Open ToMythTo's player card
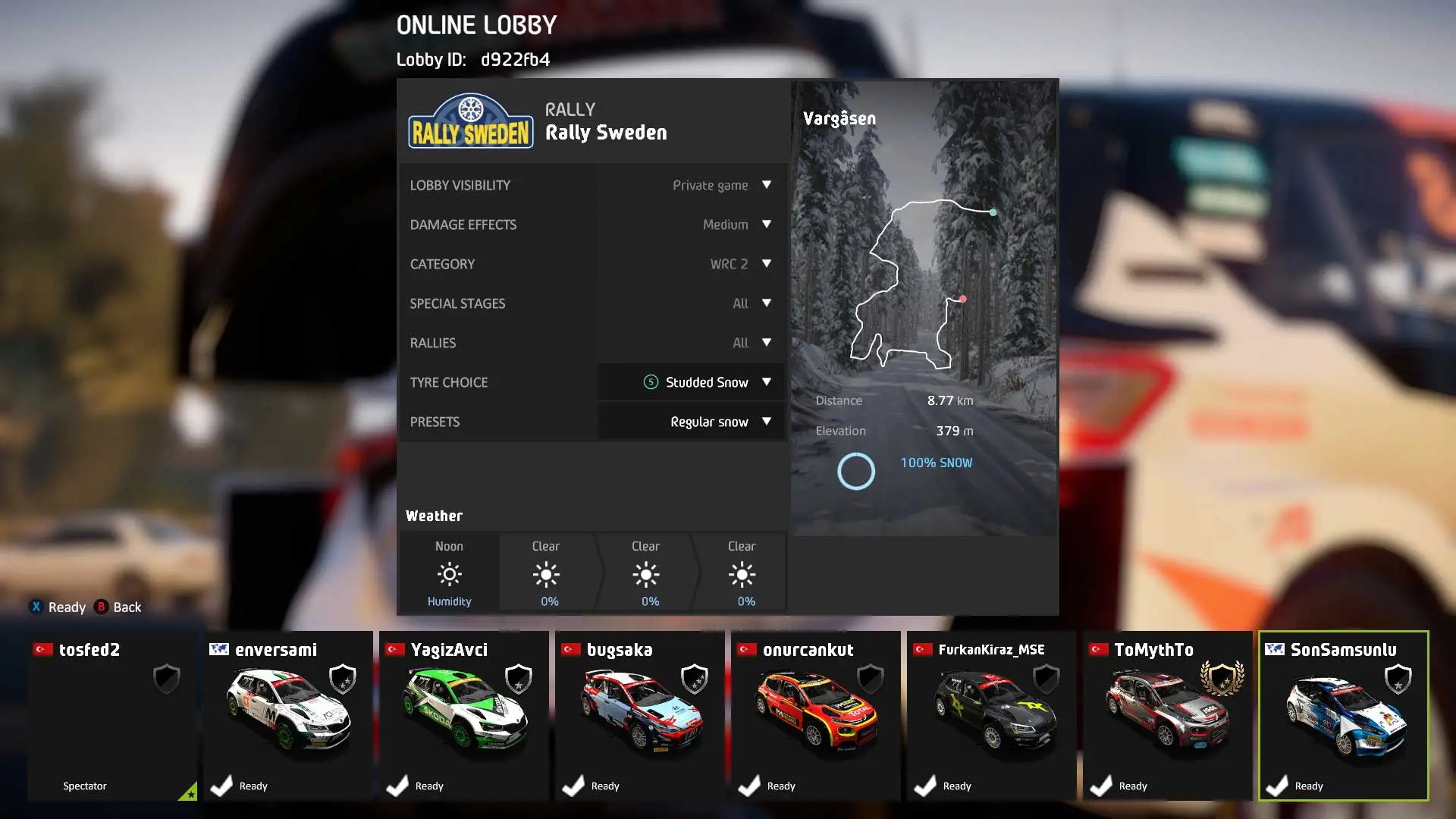This screenshot has width=1456, height=819. click(1168, 715)
